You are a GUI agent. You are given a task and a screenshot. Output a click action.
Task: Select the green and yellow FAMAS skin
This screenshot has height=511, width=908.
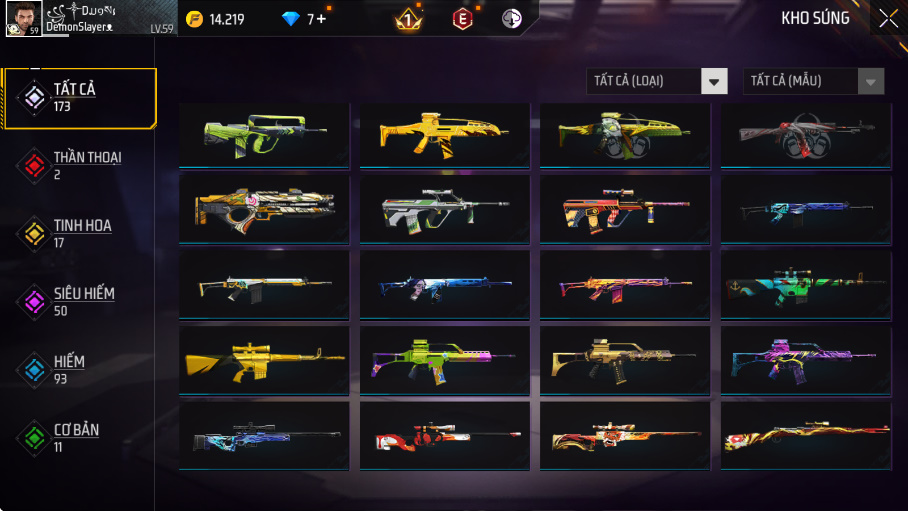(x=264, y=135)
